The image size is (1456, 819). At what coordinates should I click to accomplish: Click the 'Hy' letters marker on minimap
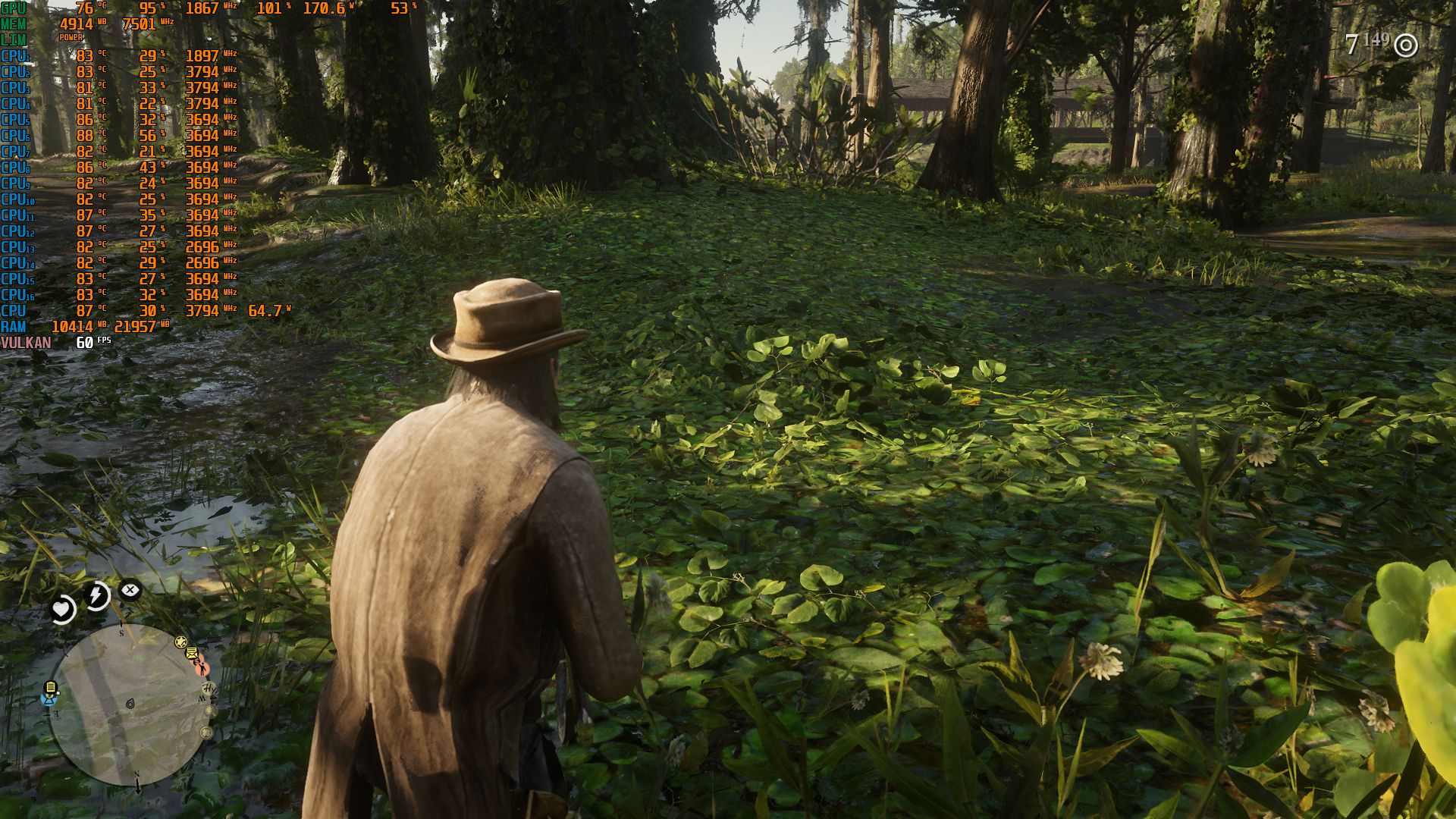[x=209, y=688]
